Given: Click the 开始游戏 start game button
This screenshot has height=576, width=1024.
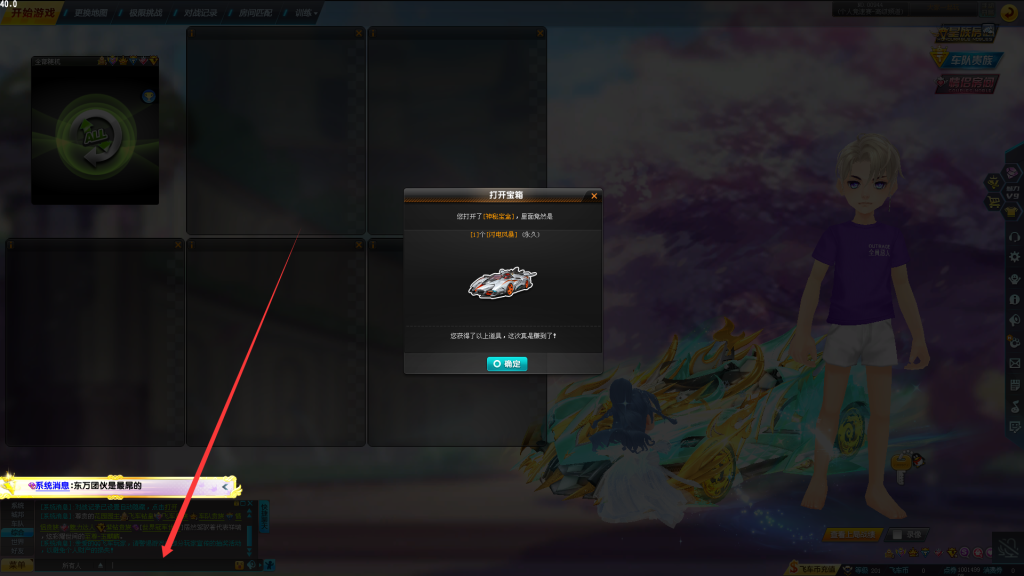Looking at the screenshot, I should pos(33,13).
